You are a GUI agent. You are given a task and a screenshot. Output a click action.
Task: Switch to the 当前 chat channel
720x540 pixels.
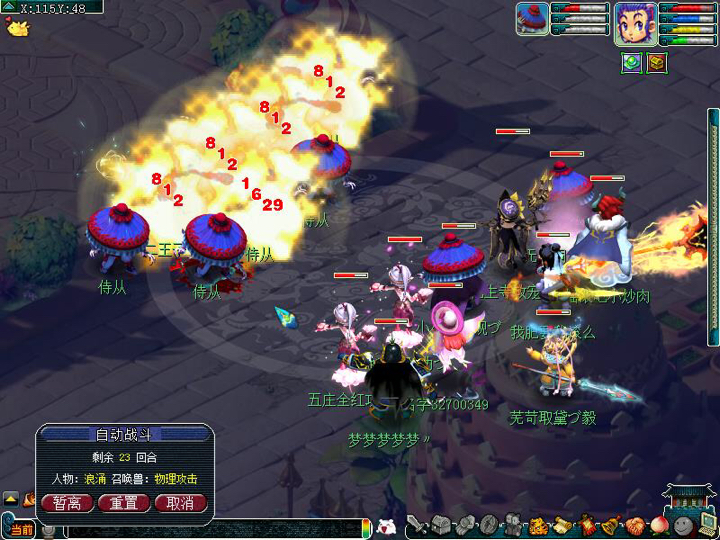20,529
